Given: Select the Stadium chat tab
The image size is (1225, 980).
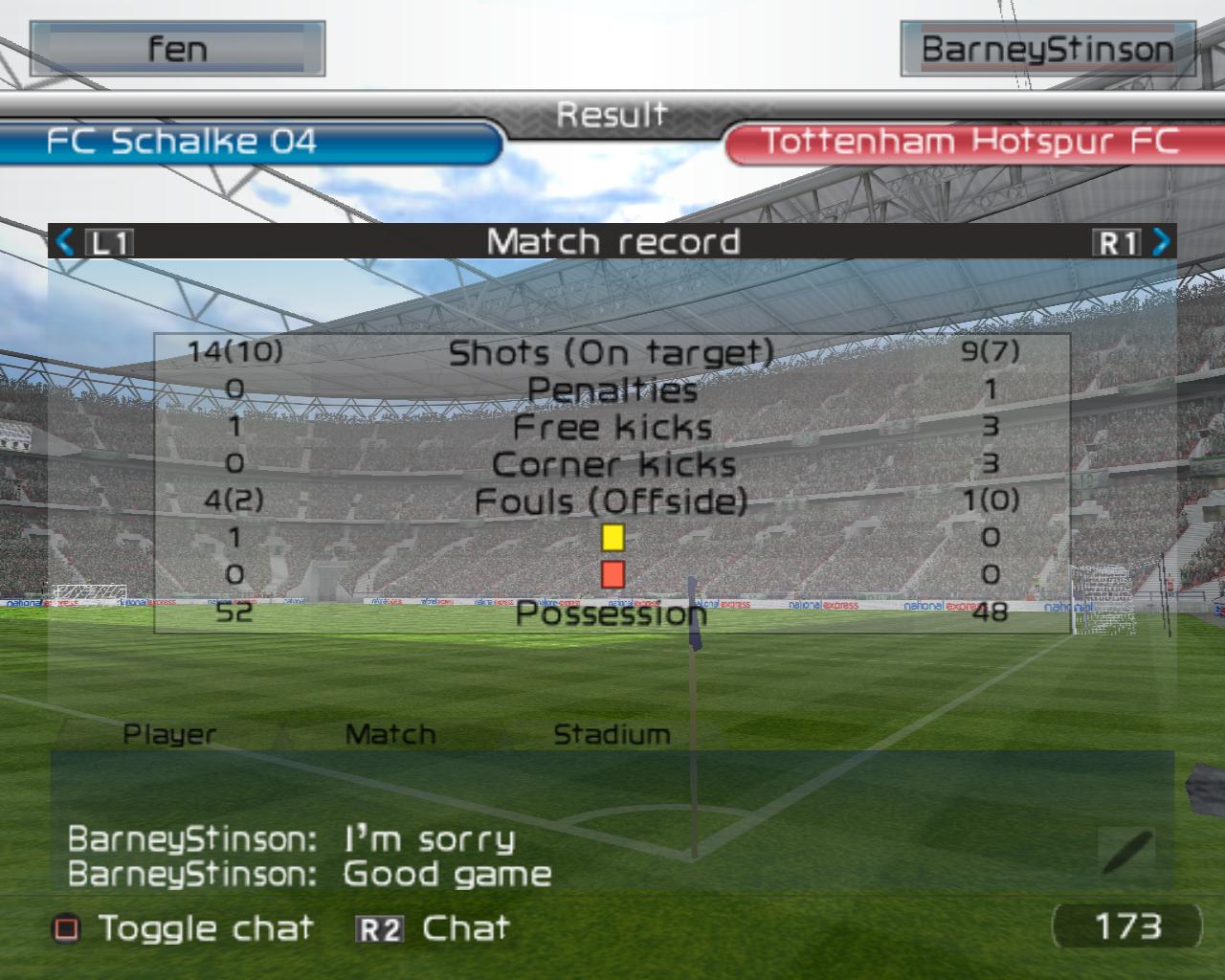Looking at the screenshot, I should click(612, 734).
